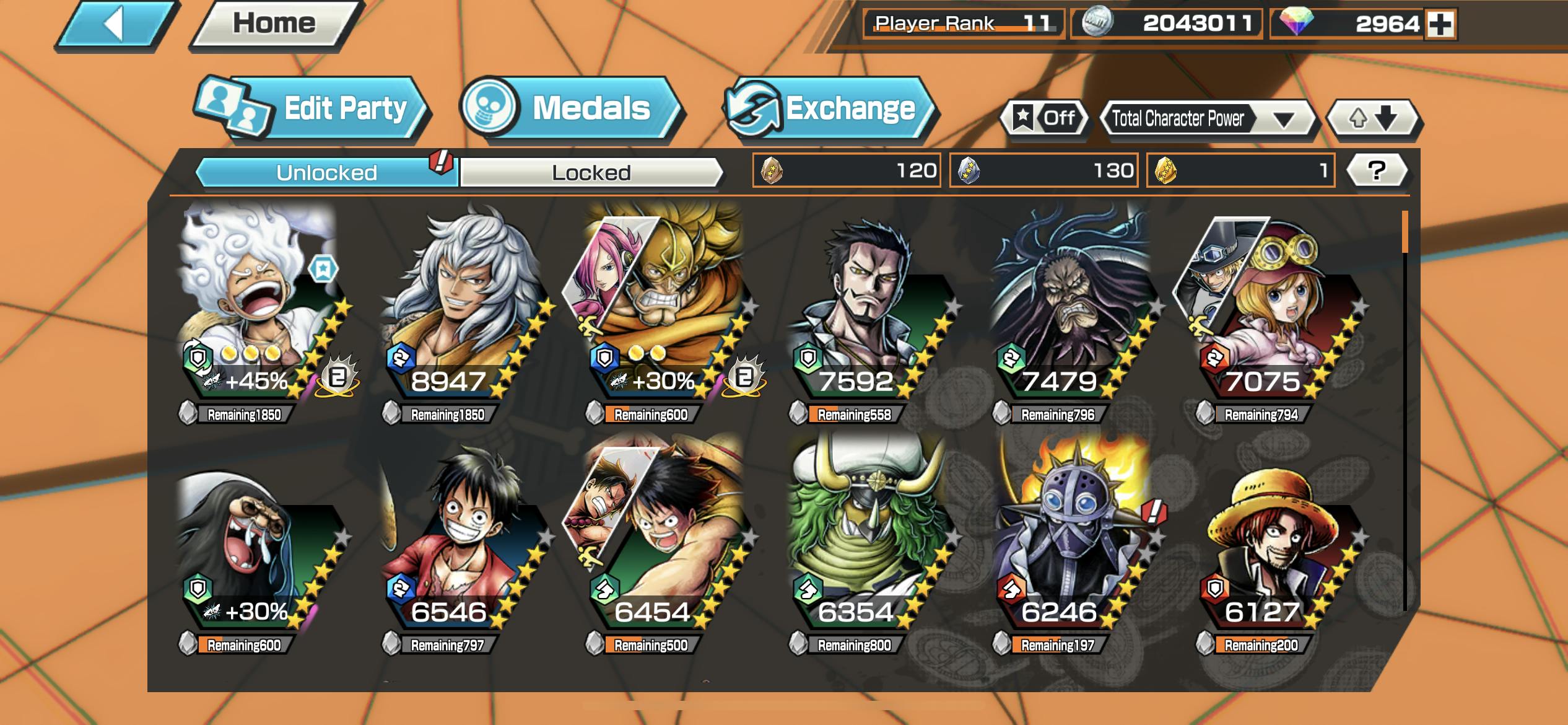Return to the Home screen

click(274, 24)
